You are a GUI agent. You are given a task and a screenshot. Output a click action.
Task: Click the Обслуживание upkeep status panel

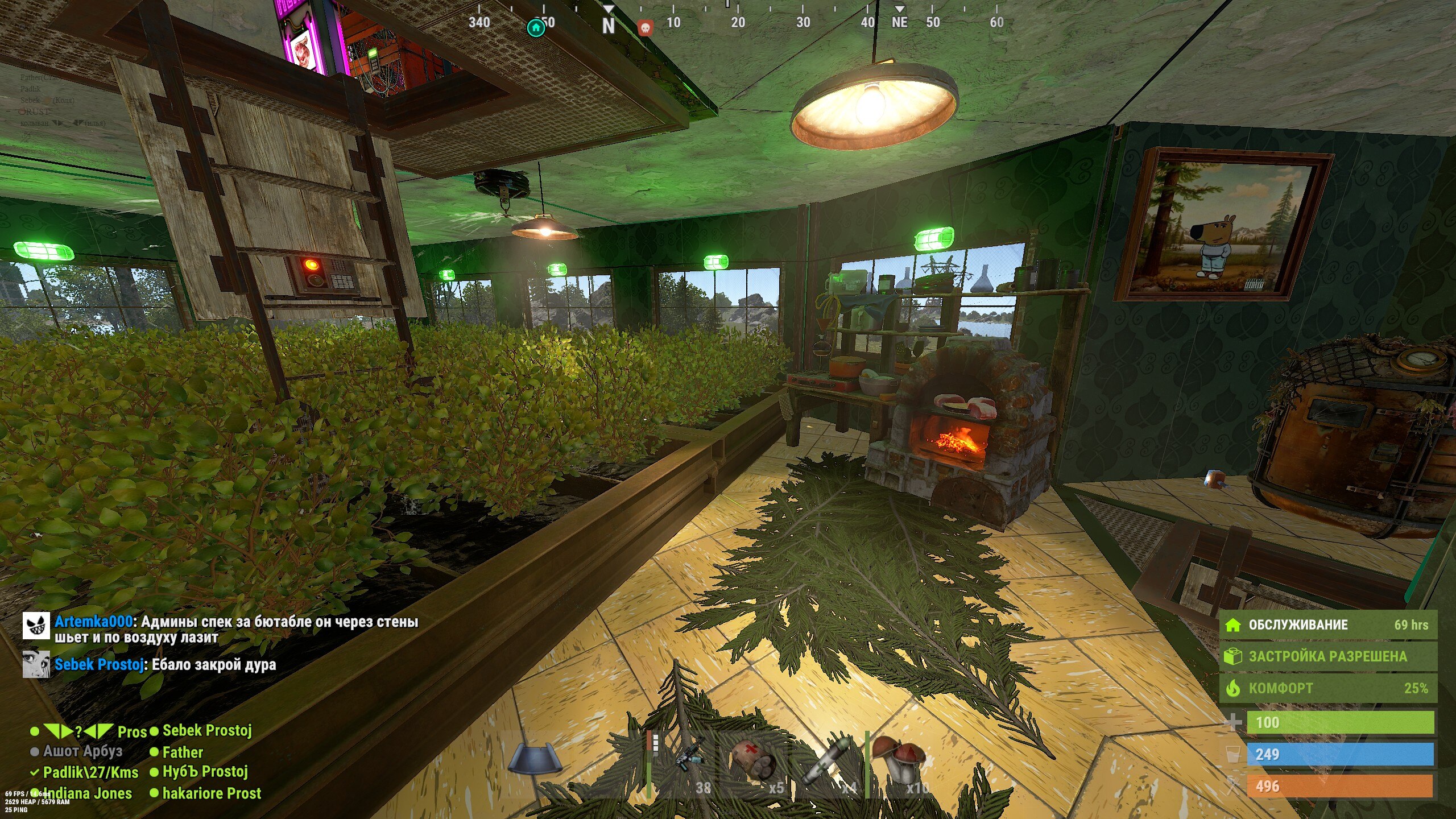pos(1327,625)
